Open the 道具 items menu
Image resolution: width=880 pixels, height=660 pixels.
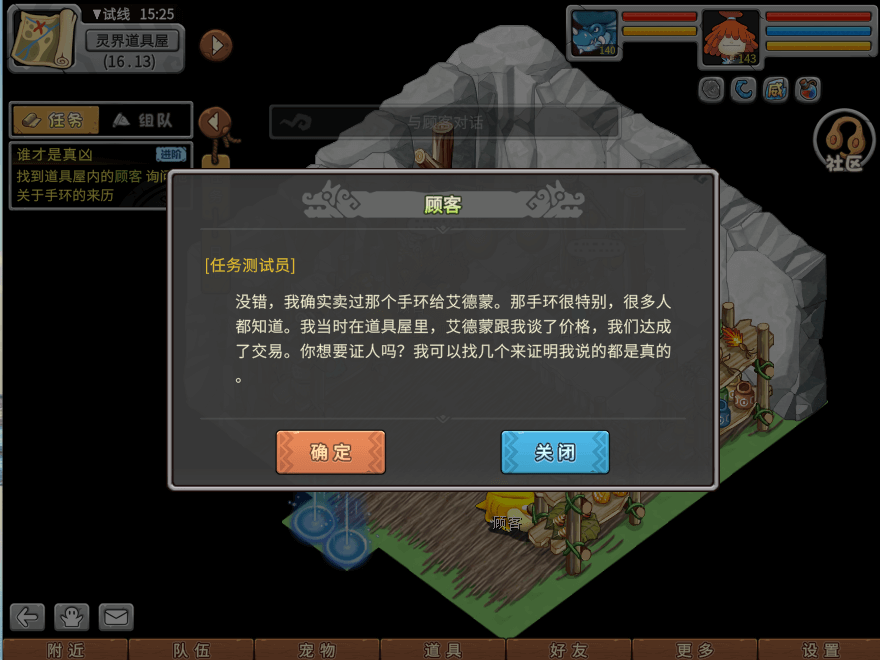pyautogui.click(x=443, y=650)
